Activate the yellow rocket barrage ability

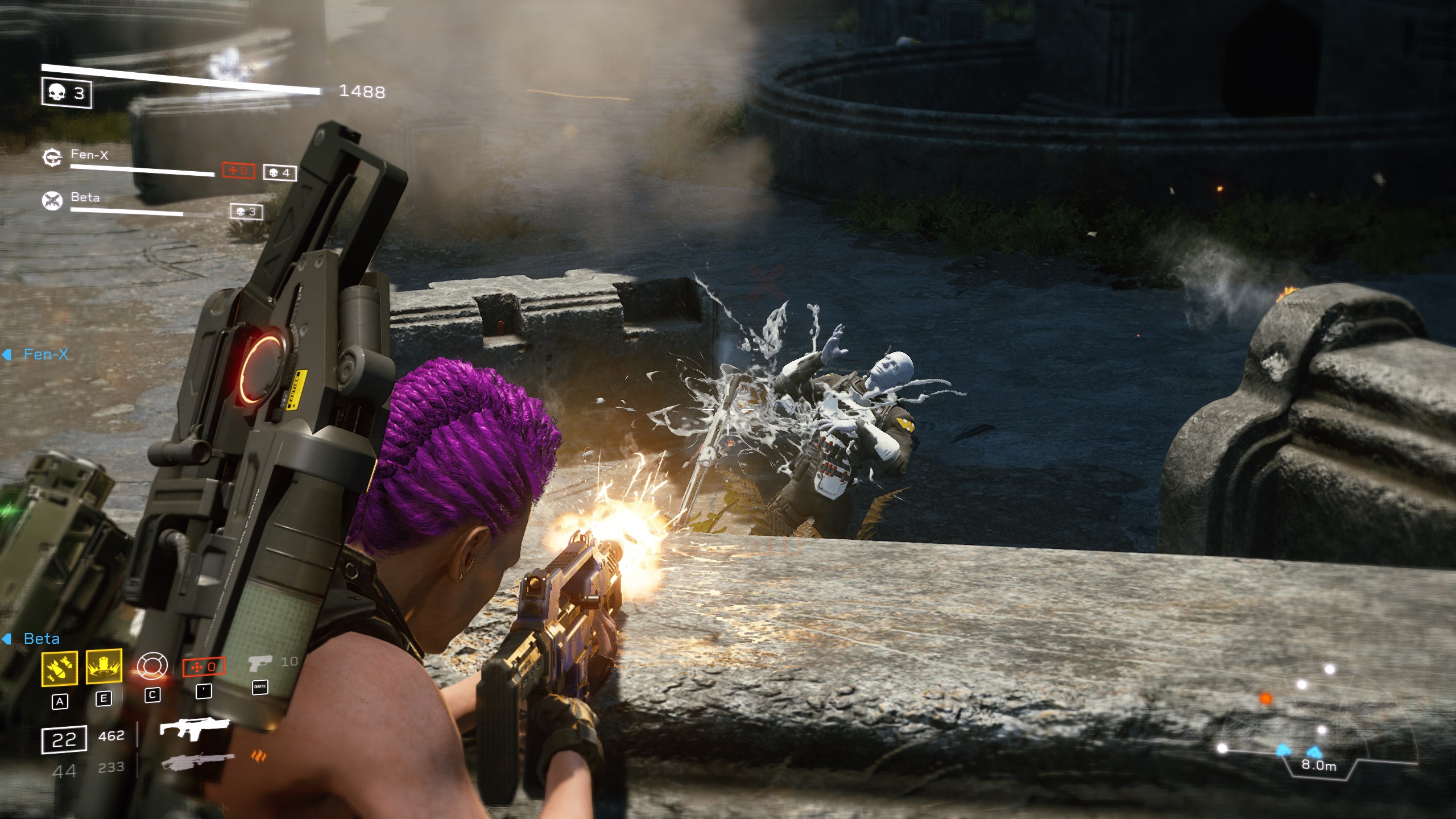pos(60,668)
